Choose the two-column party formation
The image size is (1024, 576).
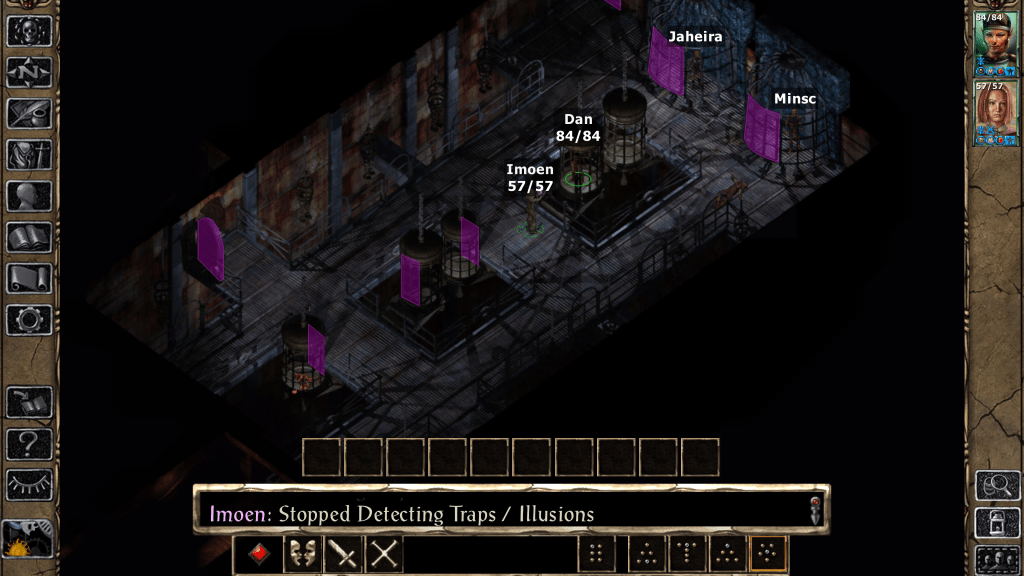tap(596, 554)
